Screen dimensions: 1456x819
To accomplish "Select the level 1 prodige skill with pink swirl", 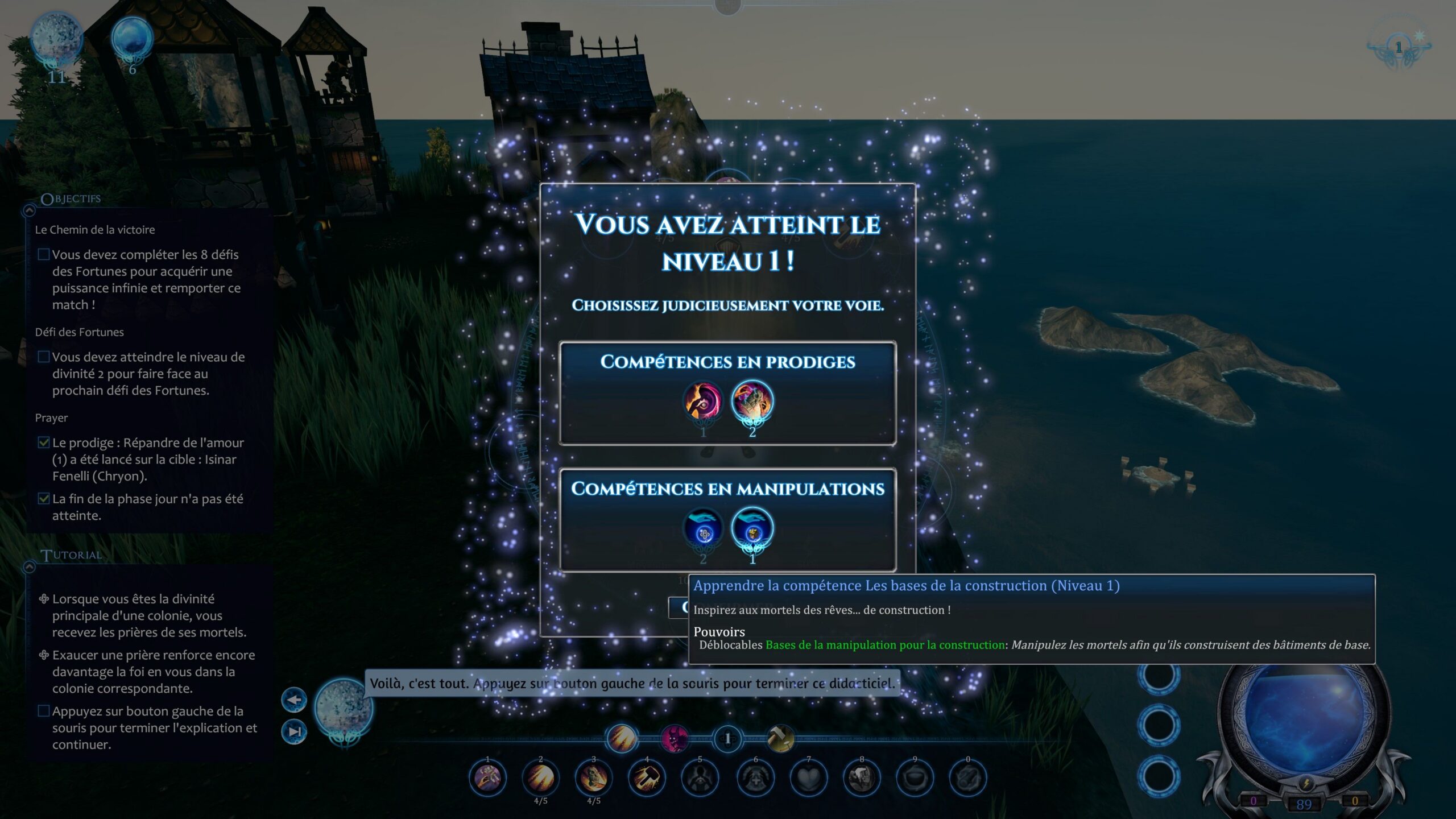I will tap(703, 402).
